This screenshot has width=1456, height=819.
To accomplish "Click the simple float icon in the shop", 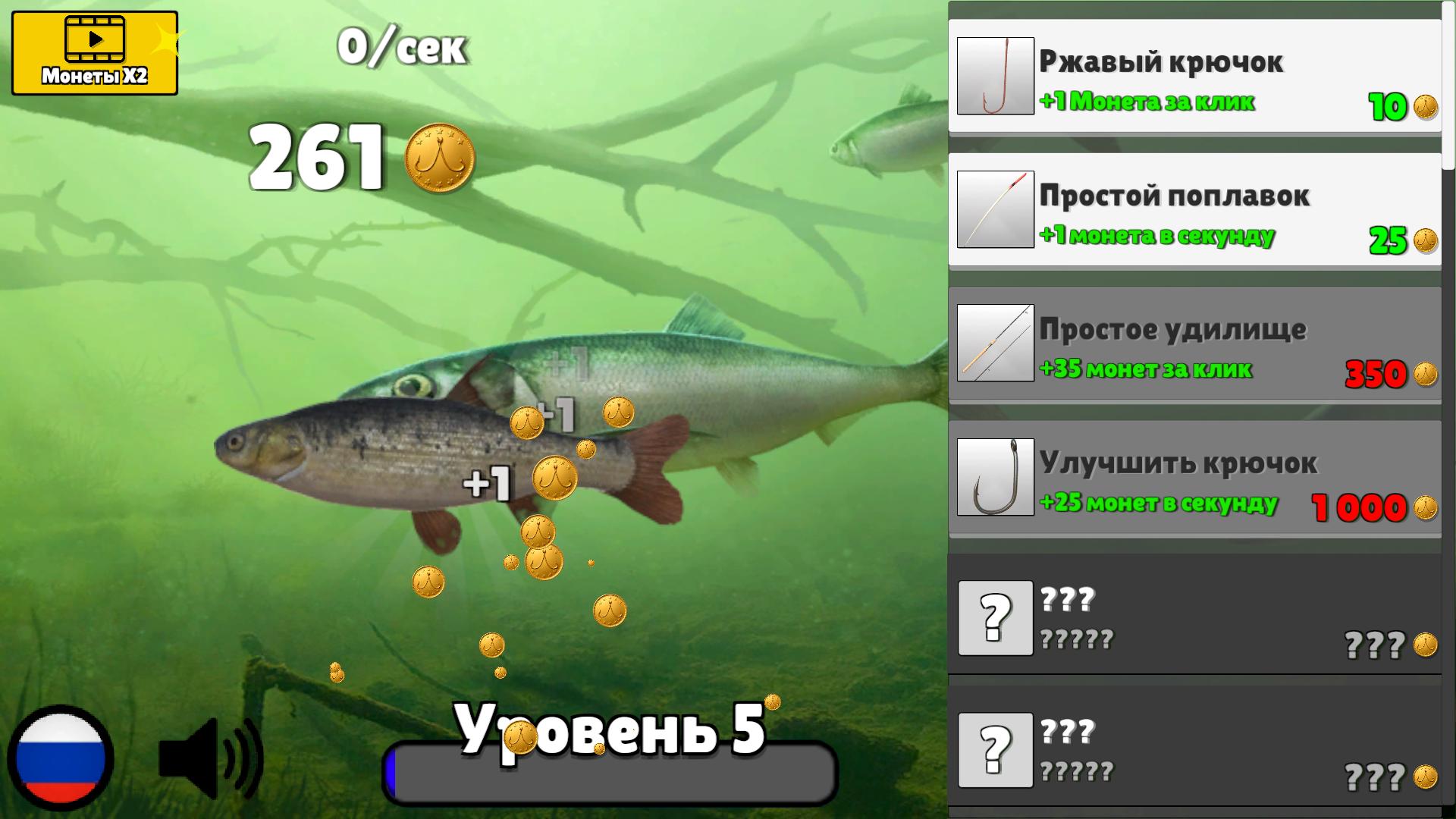I will (x=996, y=221).
